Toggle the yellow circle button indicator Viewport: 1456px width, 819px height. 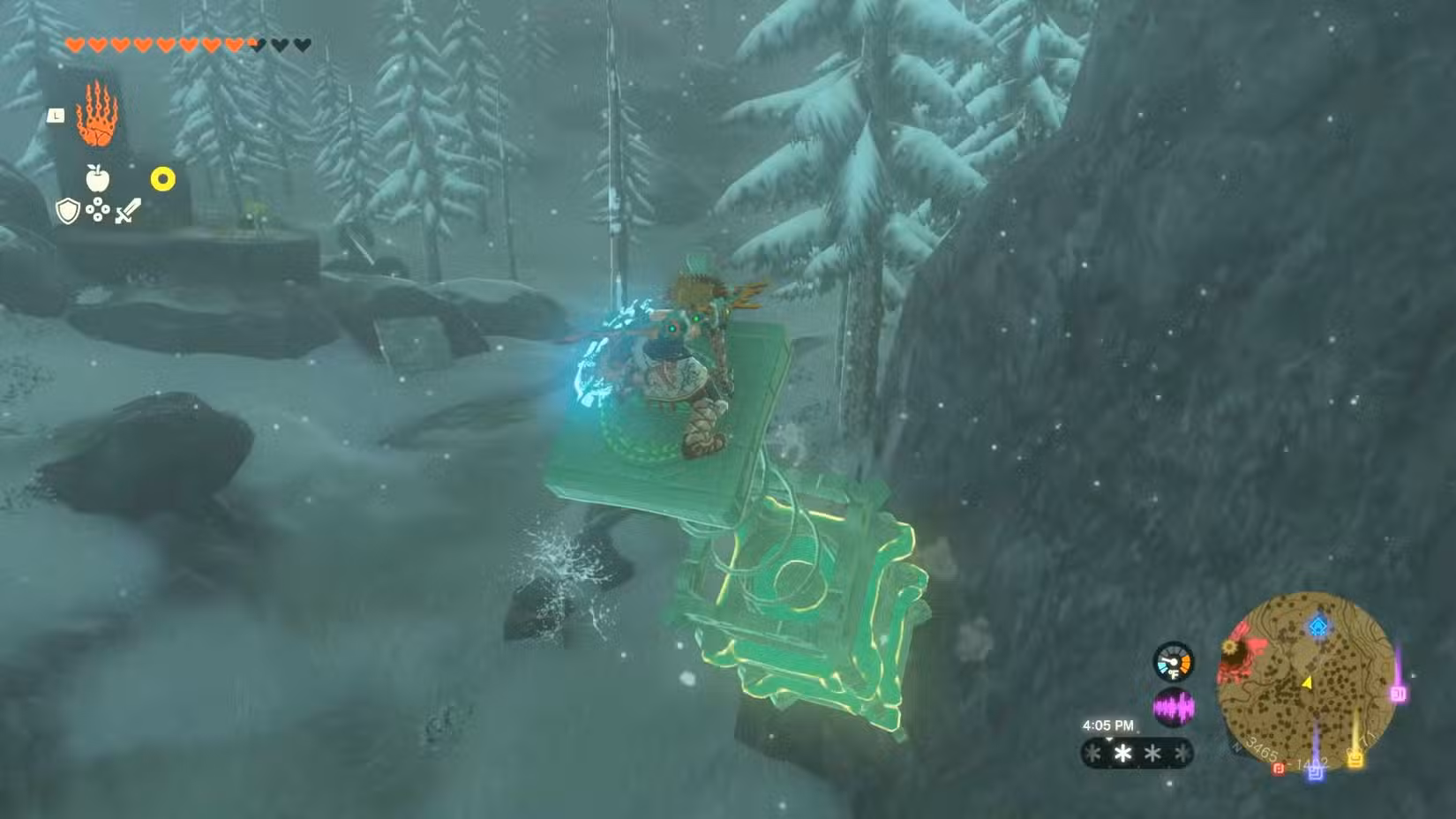coord(163,178)
